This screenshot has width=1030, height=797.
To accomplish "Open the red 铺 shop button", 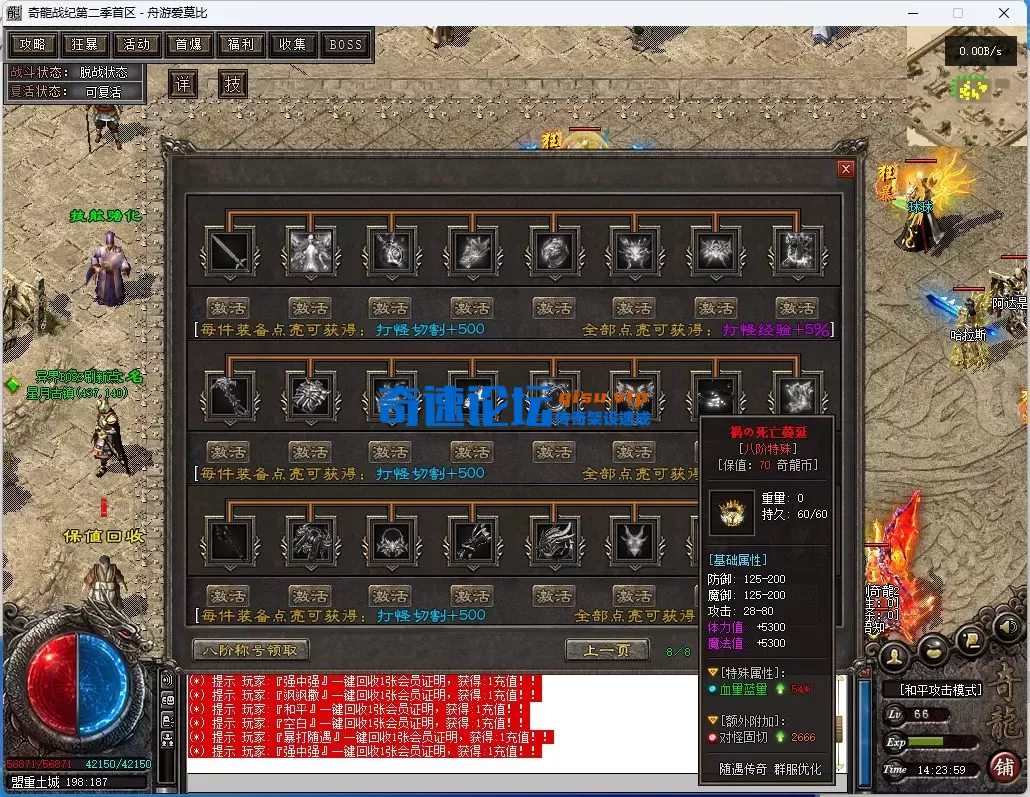I will coord(1004,767).
